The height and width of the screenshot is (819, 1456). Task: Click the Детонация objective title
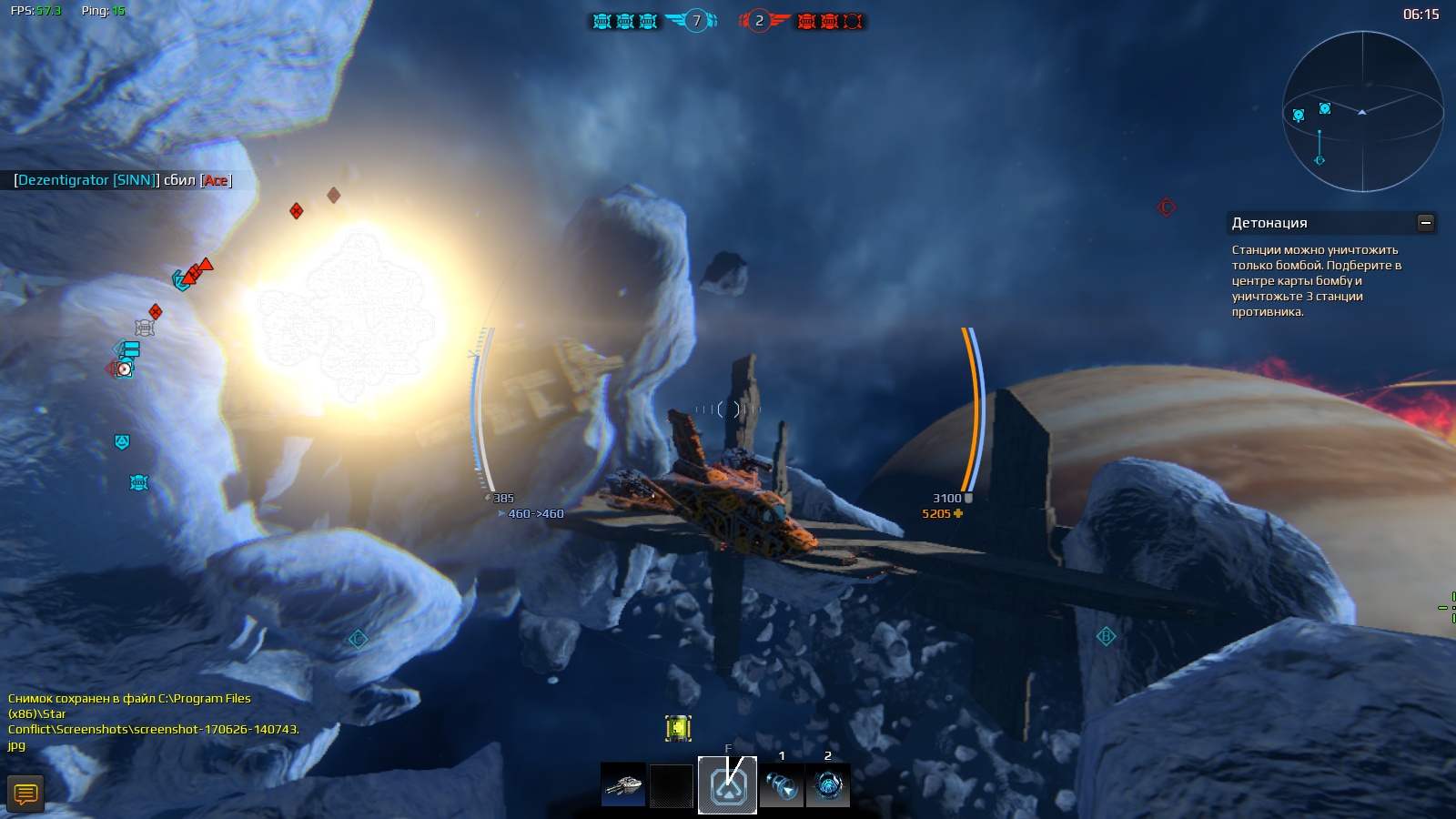point(1269,223)
